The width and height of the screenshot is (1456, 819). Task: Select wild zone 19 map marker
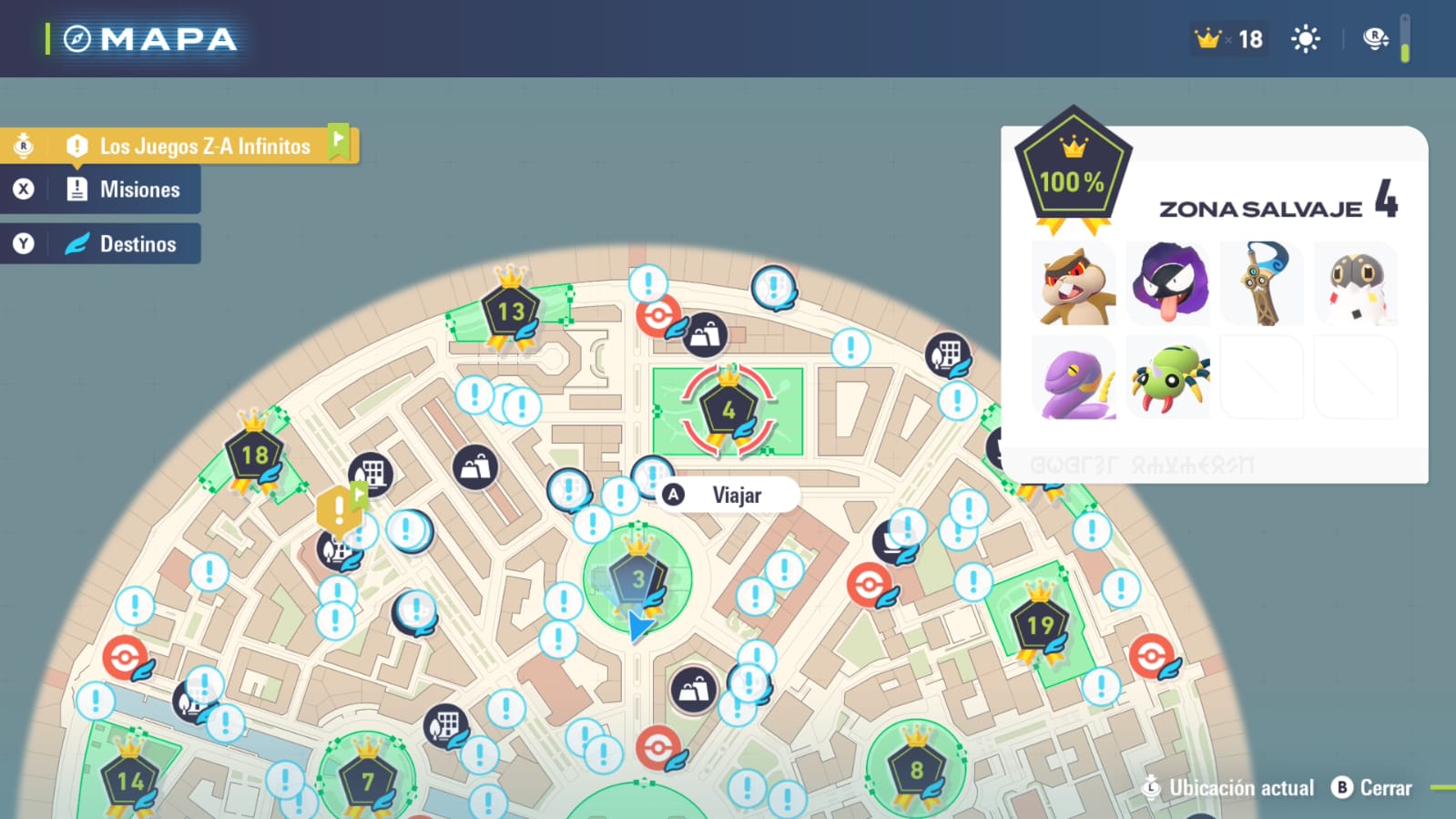click(1040, 625)
